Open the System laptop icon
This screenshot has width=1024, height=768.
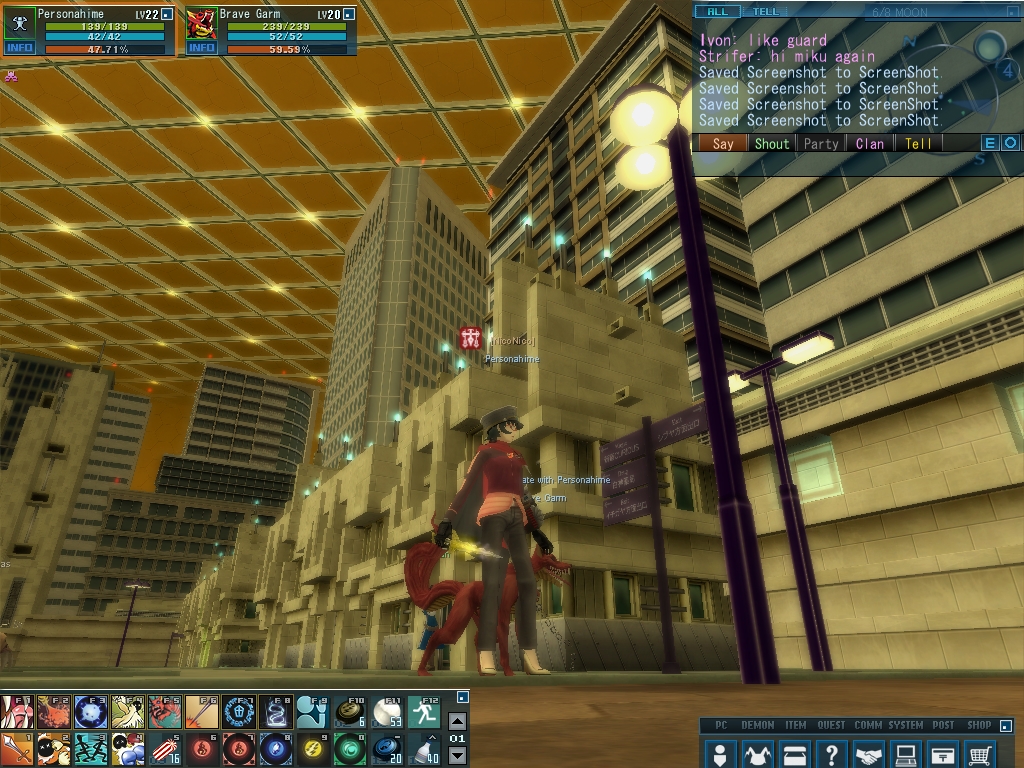tap(906, 753)
